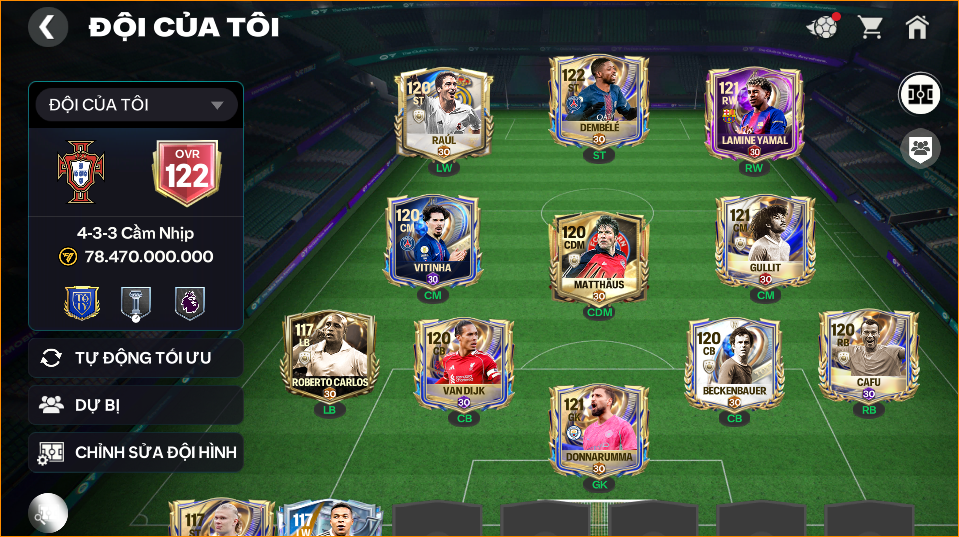Choose the Vitinha midfielder card

[433, 240]
